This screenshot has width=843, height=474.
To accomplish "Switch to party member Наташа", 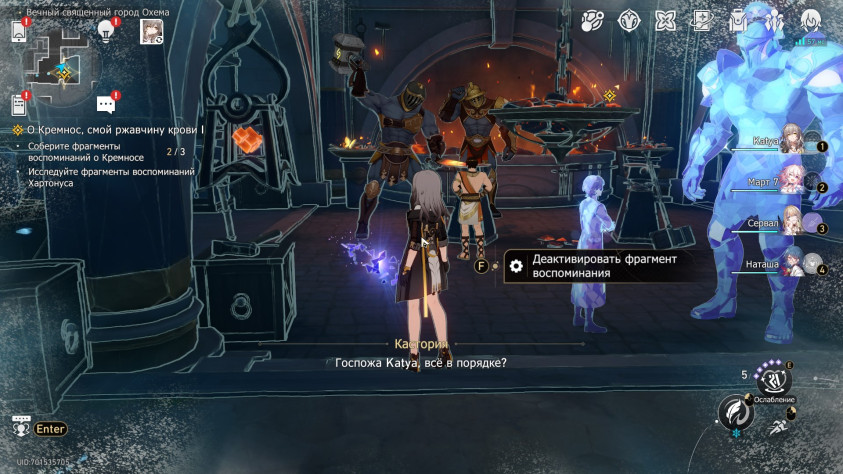I will (790, 265).
